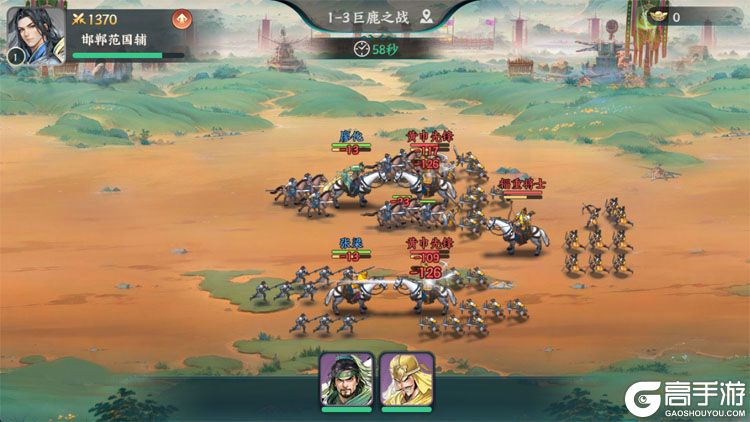Screen dimensions: 750x422
Task: Tap the gold ingot currency icon
Action: (658, 16)
